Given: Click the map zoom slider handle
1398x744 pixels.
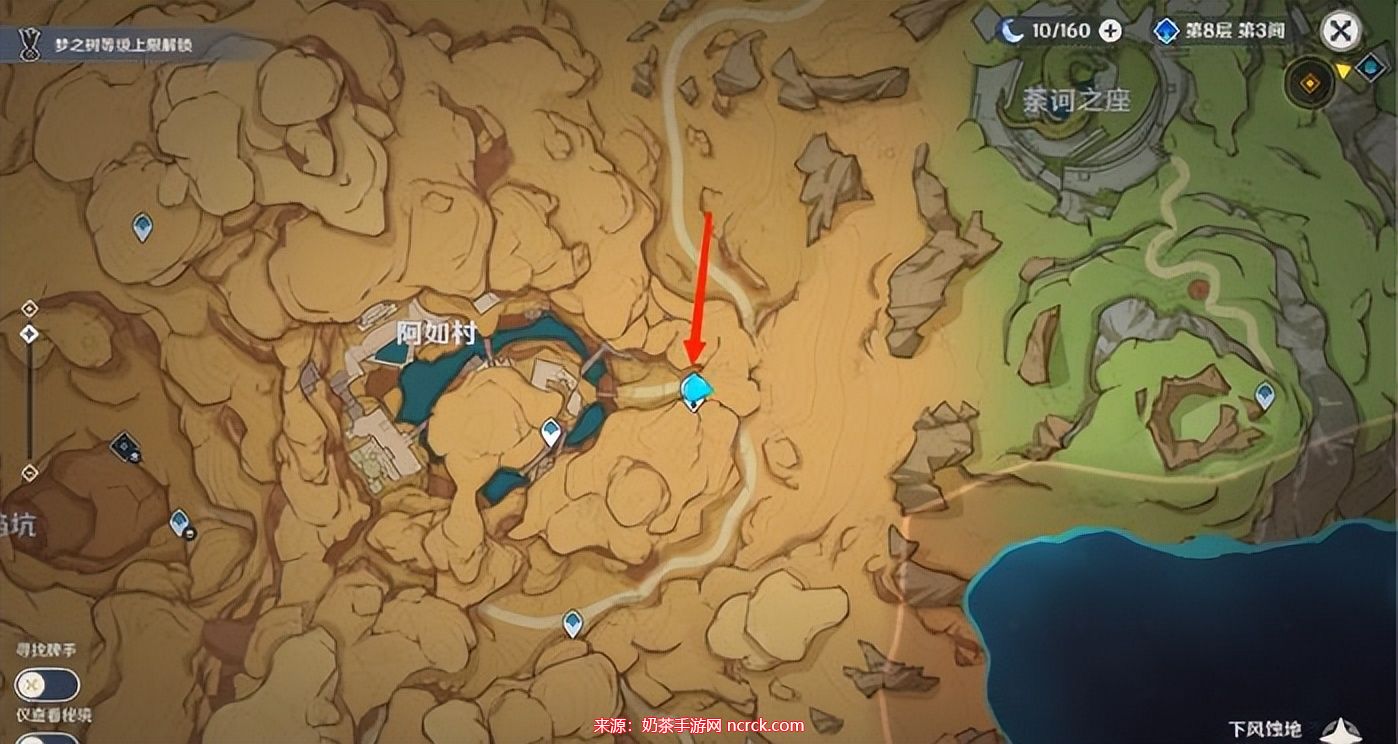Looking at the screenshot, I should (30, 334).
